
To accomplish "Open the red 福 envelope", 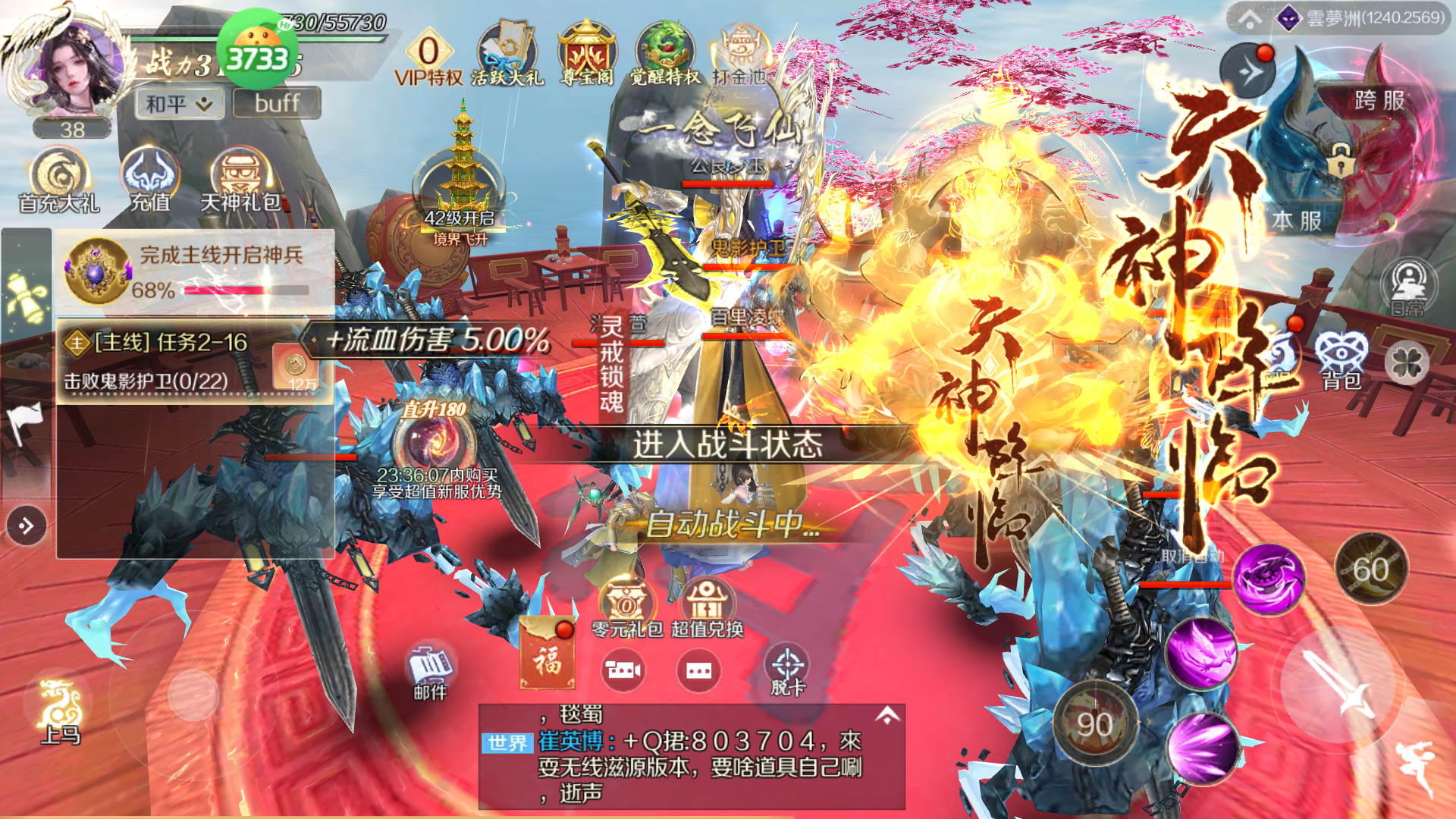I will tap(547, 654).
